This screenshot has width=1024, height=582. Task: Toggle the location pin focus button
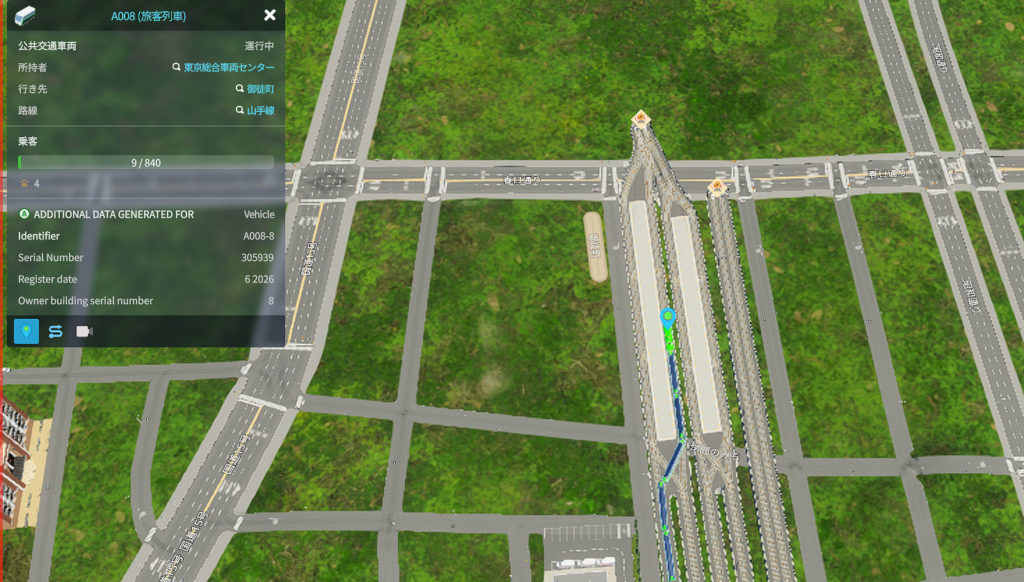coord(27,331)
